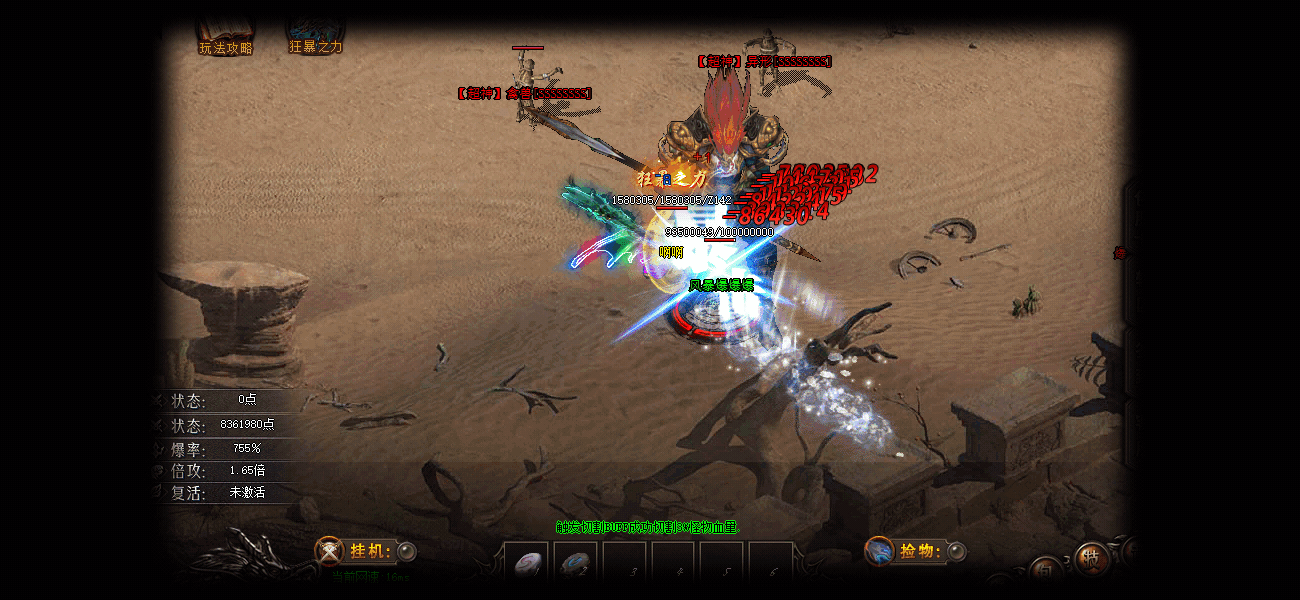This screenshot has width=1300, height=600.
Task: Toggle the 挂机 auto-battle orb
Action: 407,551
